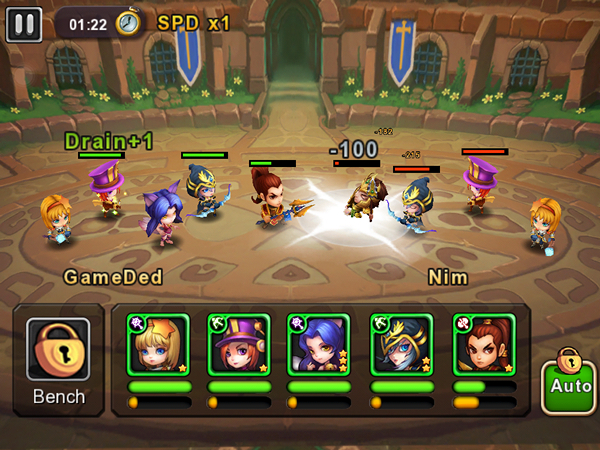600x450 pixels.
Task: Toggle the locked Auto battle button
Action: click(567, 381)
